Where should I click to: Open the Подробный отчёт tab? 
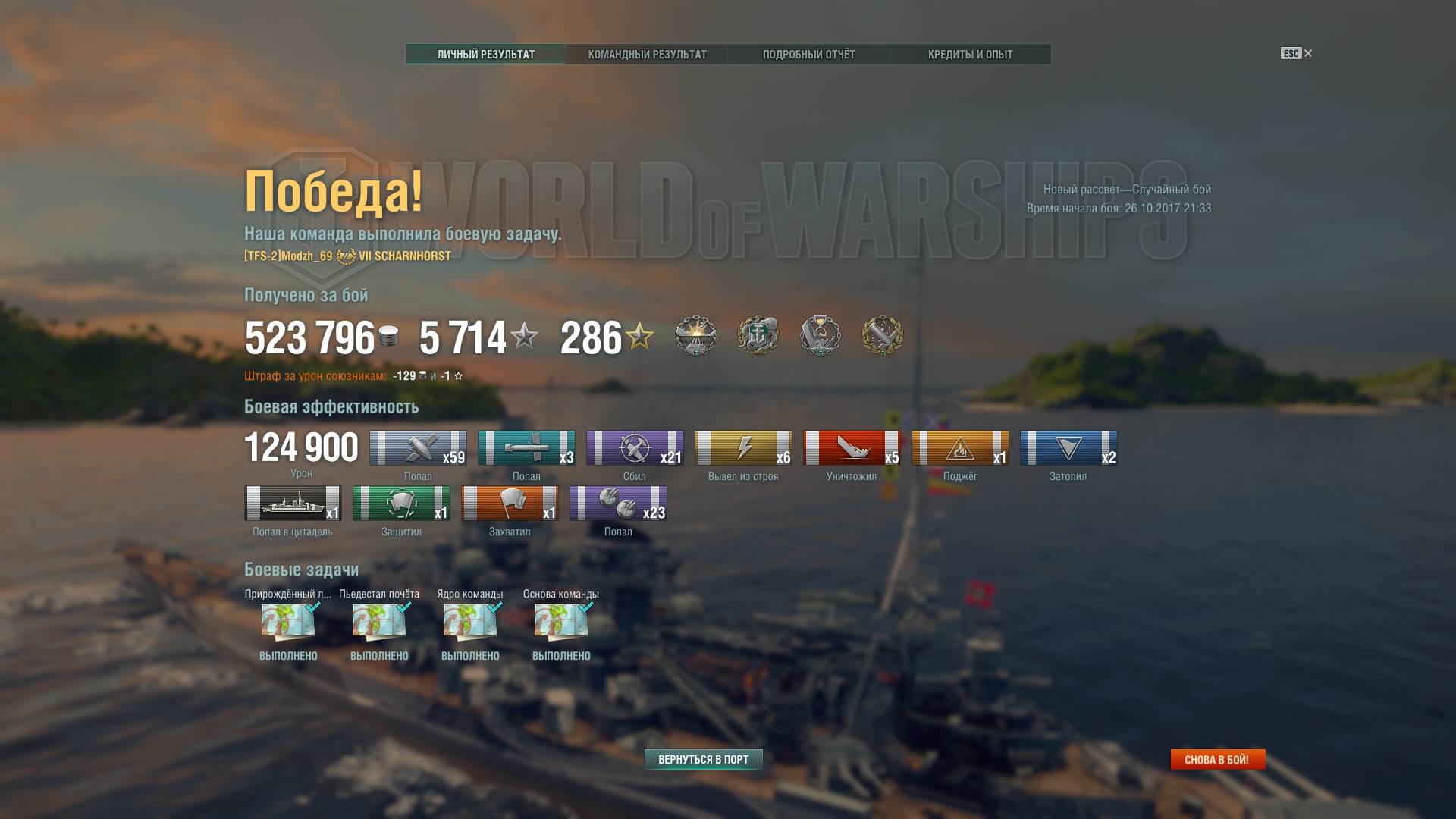point(808,55)
